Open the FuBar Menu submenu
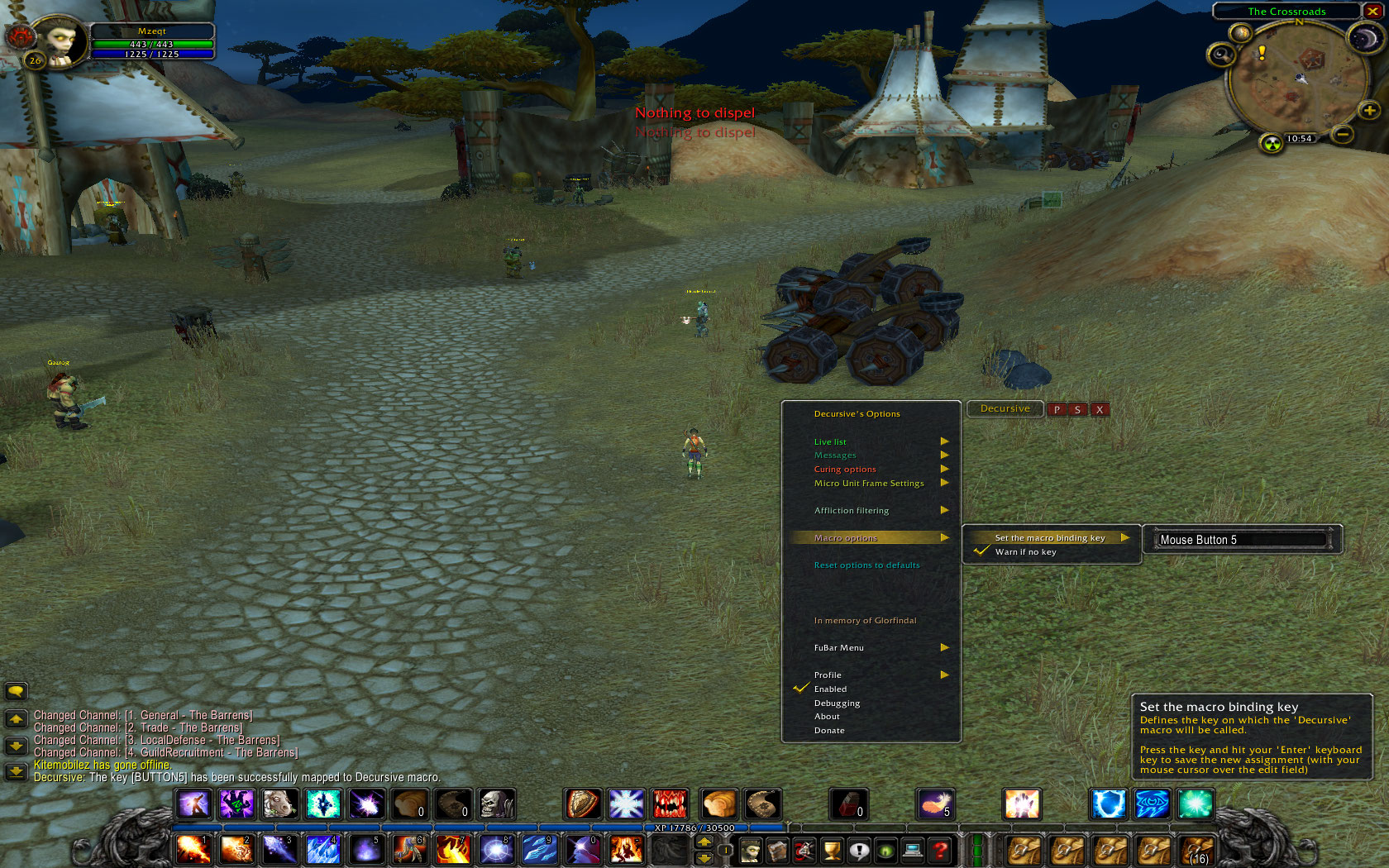The width and height of the screenshot is (1389, 868). (838, 648)
